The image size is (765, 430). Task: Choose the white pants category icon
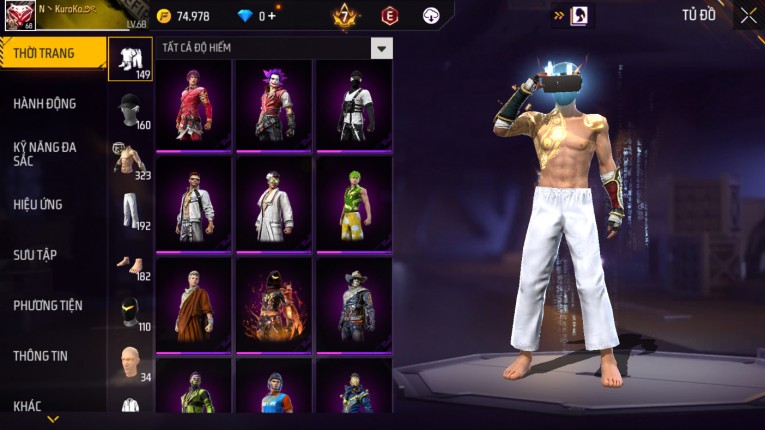[x=130, y=211]
